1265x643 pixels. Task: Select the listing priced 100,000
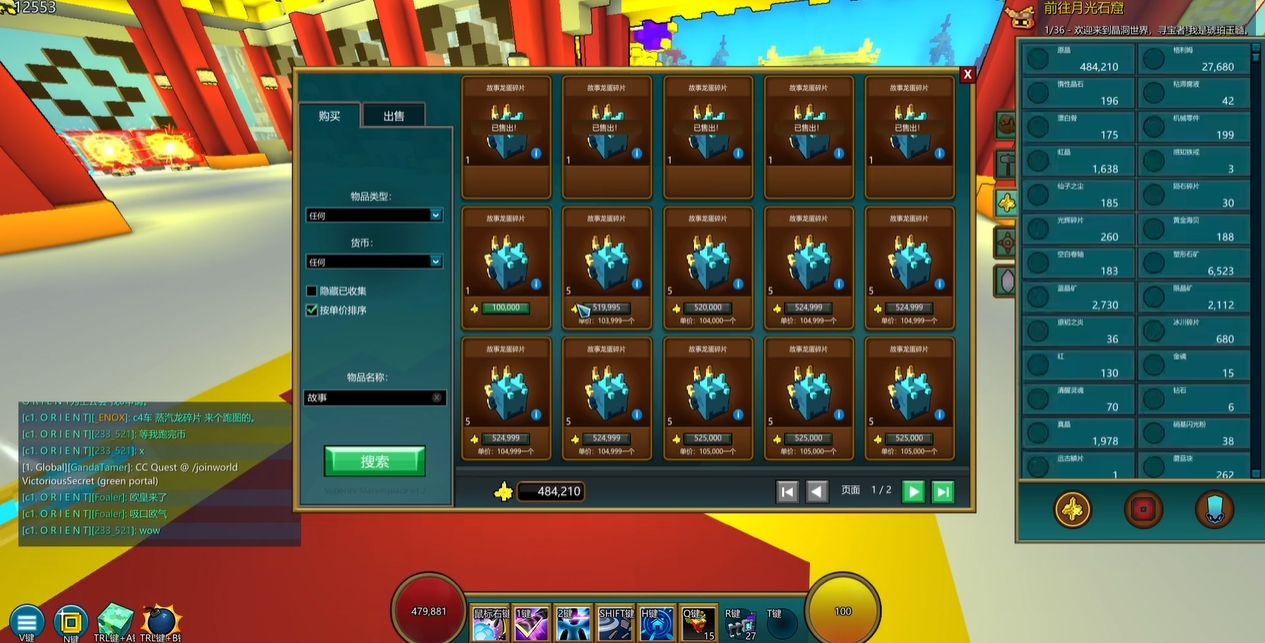click(506, 267)
